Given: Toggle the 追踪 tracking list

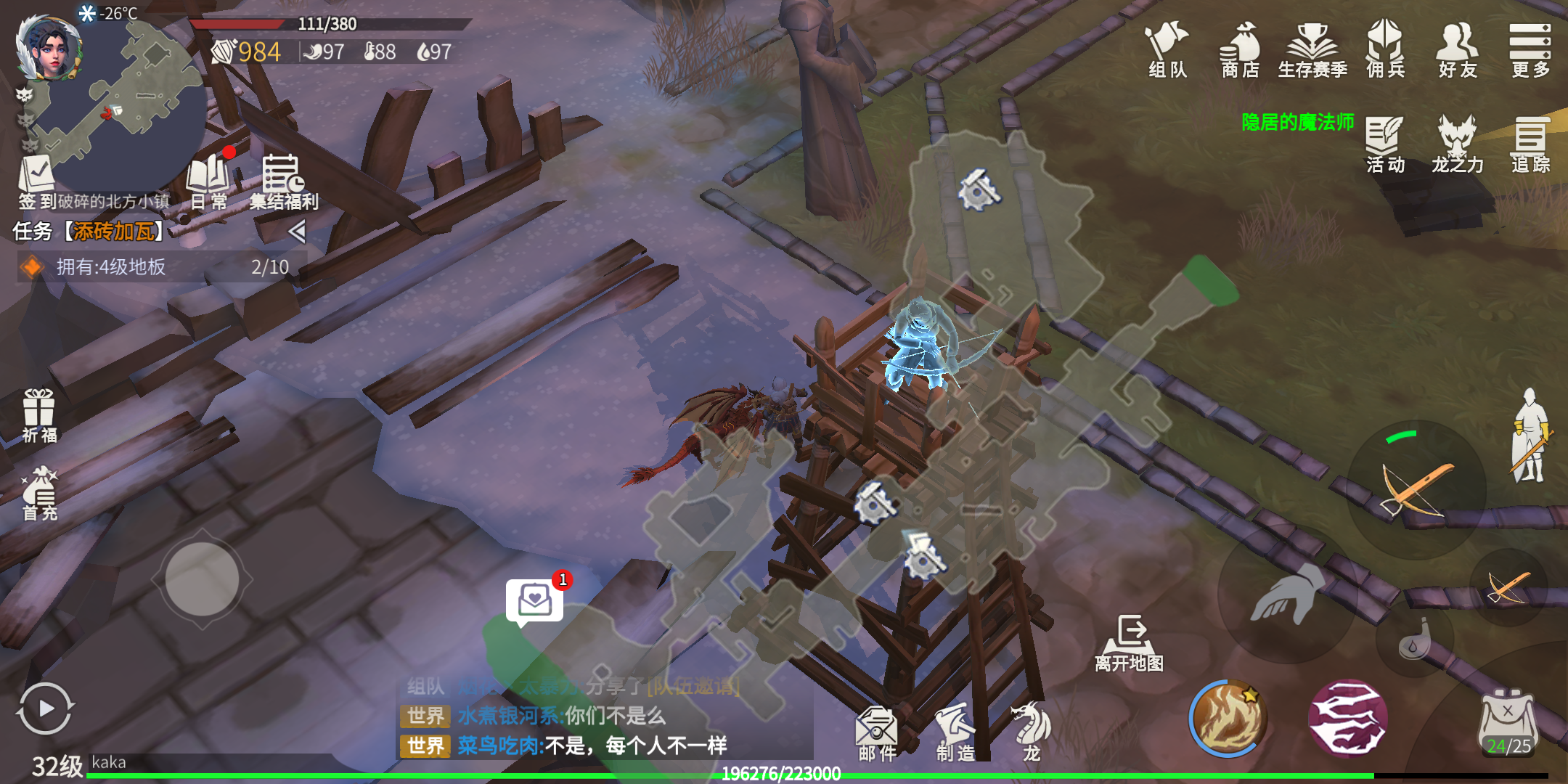Looking at the screenshot, I should click(1530, 144).
